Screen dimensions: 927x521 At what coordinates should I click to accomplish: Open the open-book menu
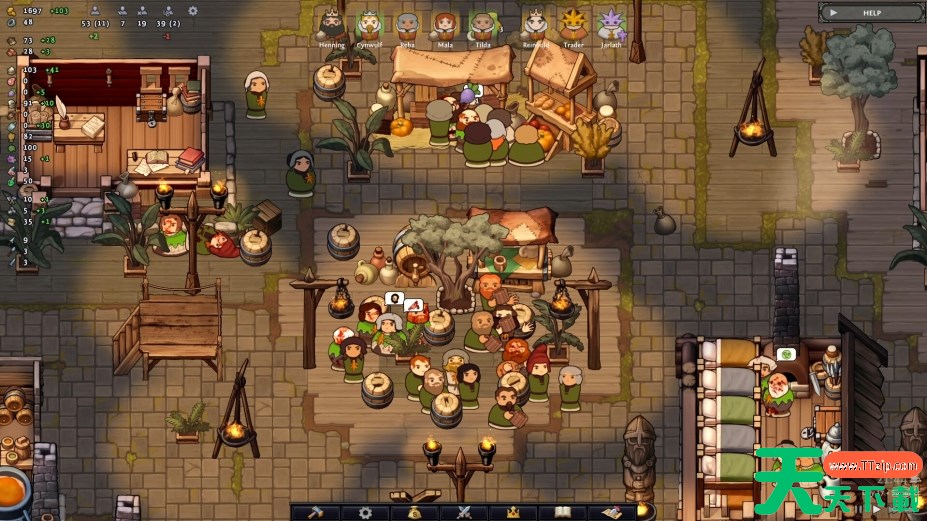point(562,512)
